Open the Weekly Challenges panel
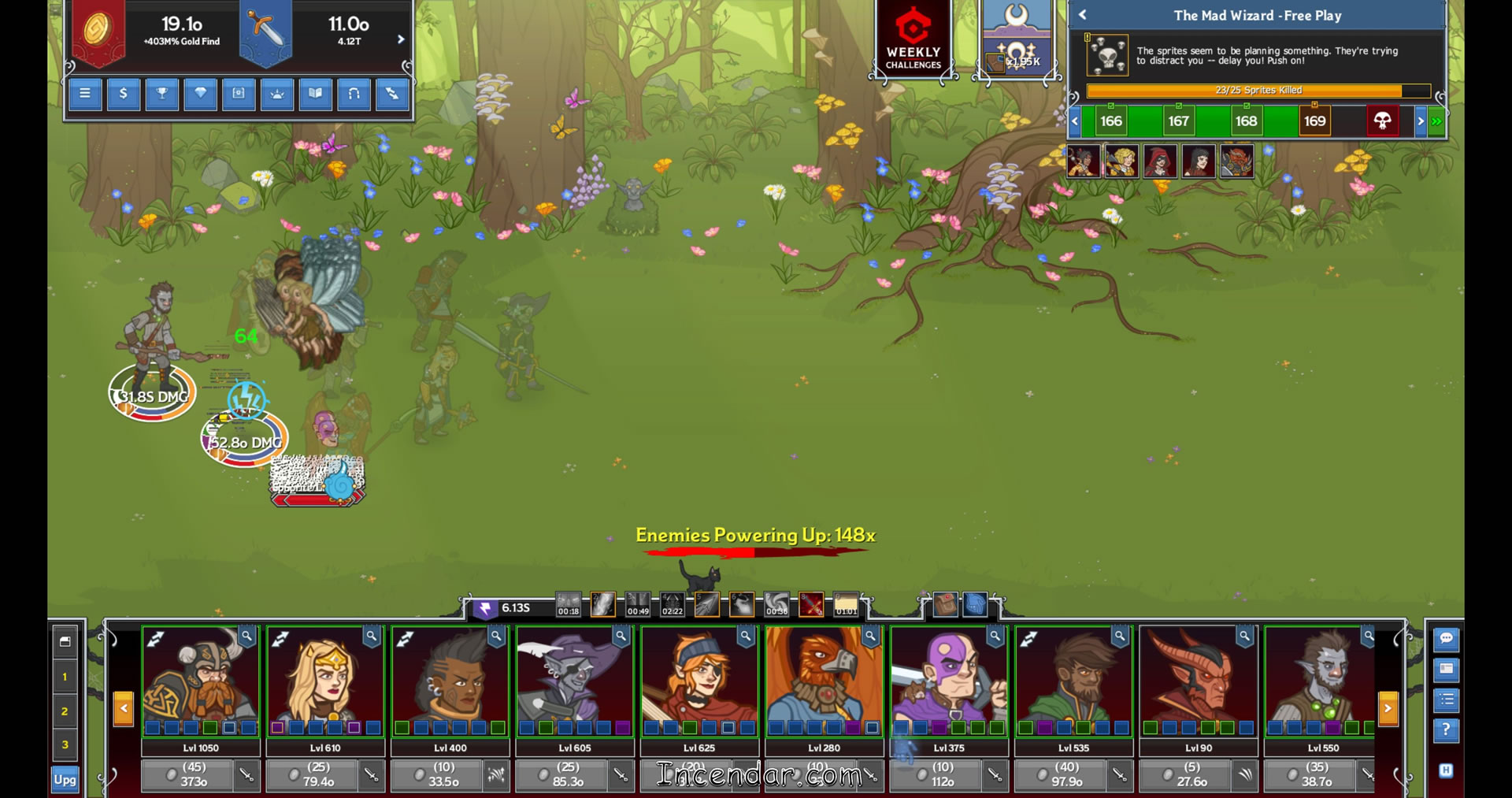The height and width of the screenshot is (798, 1512). [x=913, y=39]
